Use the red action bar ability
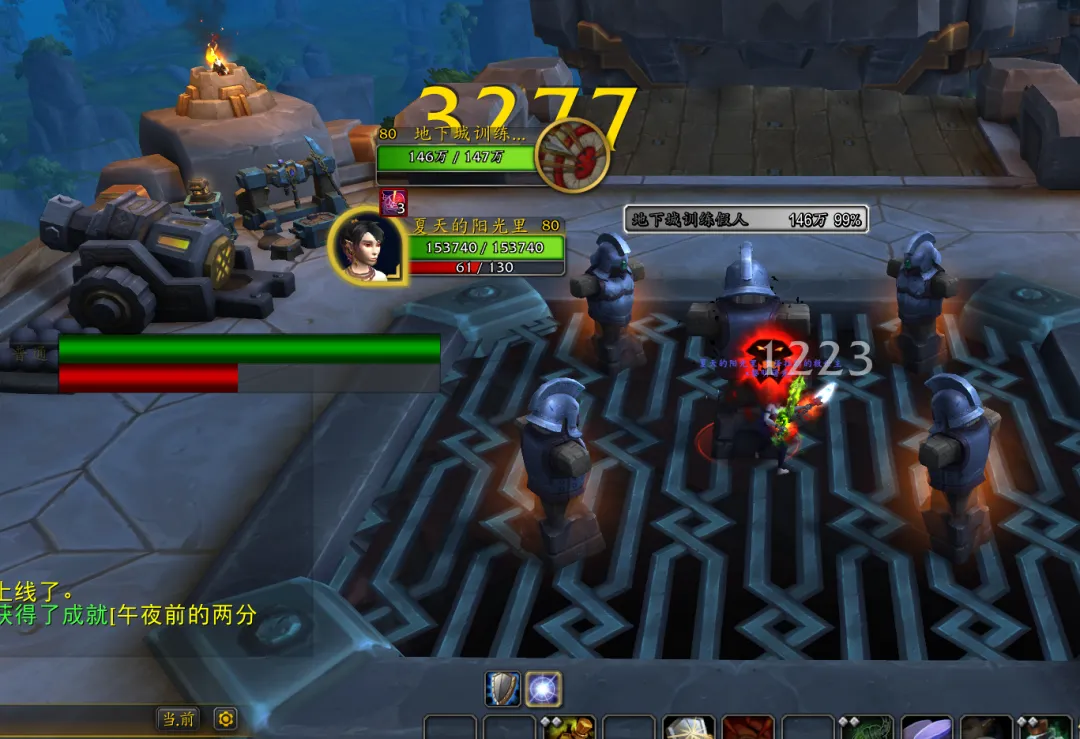This screenshot has height=739, width=1080. pyautogui.click(x=747, y=729)
